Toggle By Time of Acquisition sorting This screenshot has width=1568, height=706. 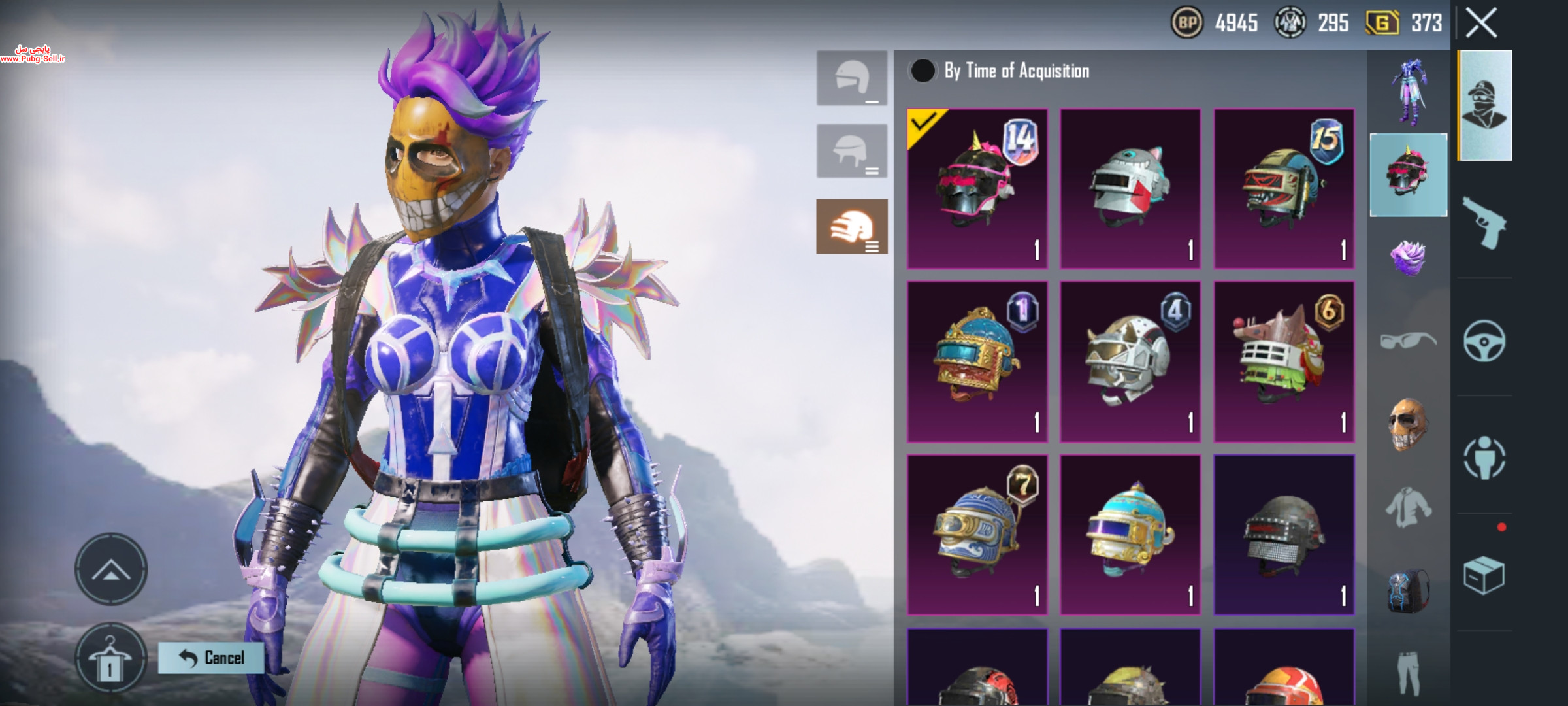point(923,71)
